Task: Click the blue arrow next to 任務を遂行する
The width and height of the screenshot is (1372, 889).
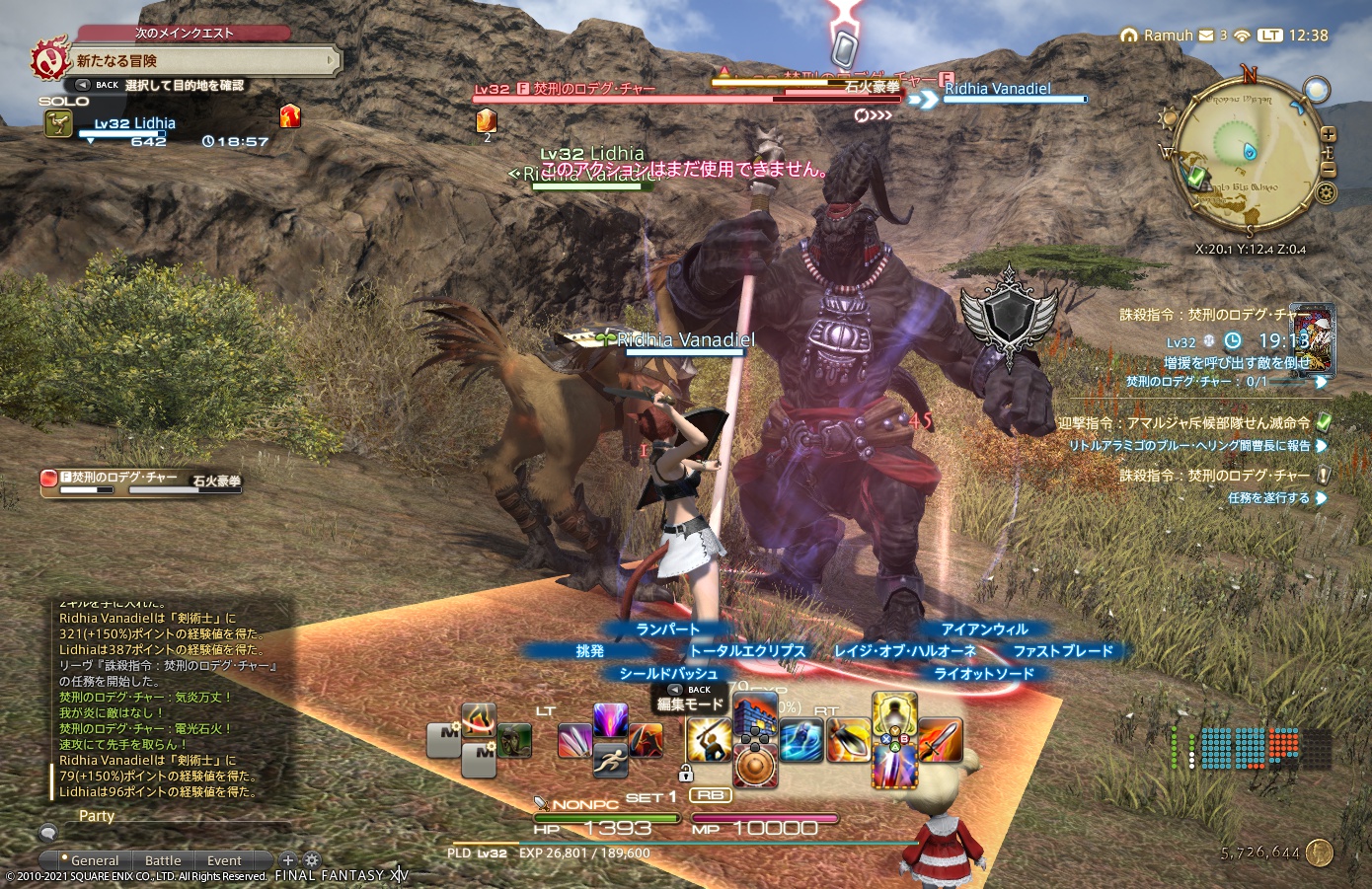Action: tap(1322, 498)
